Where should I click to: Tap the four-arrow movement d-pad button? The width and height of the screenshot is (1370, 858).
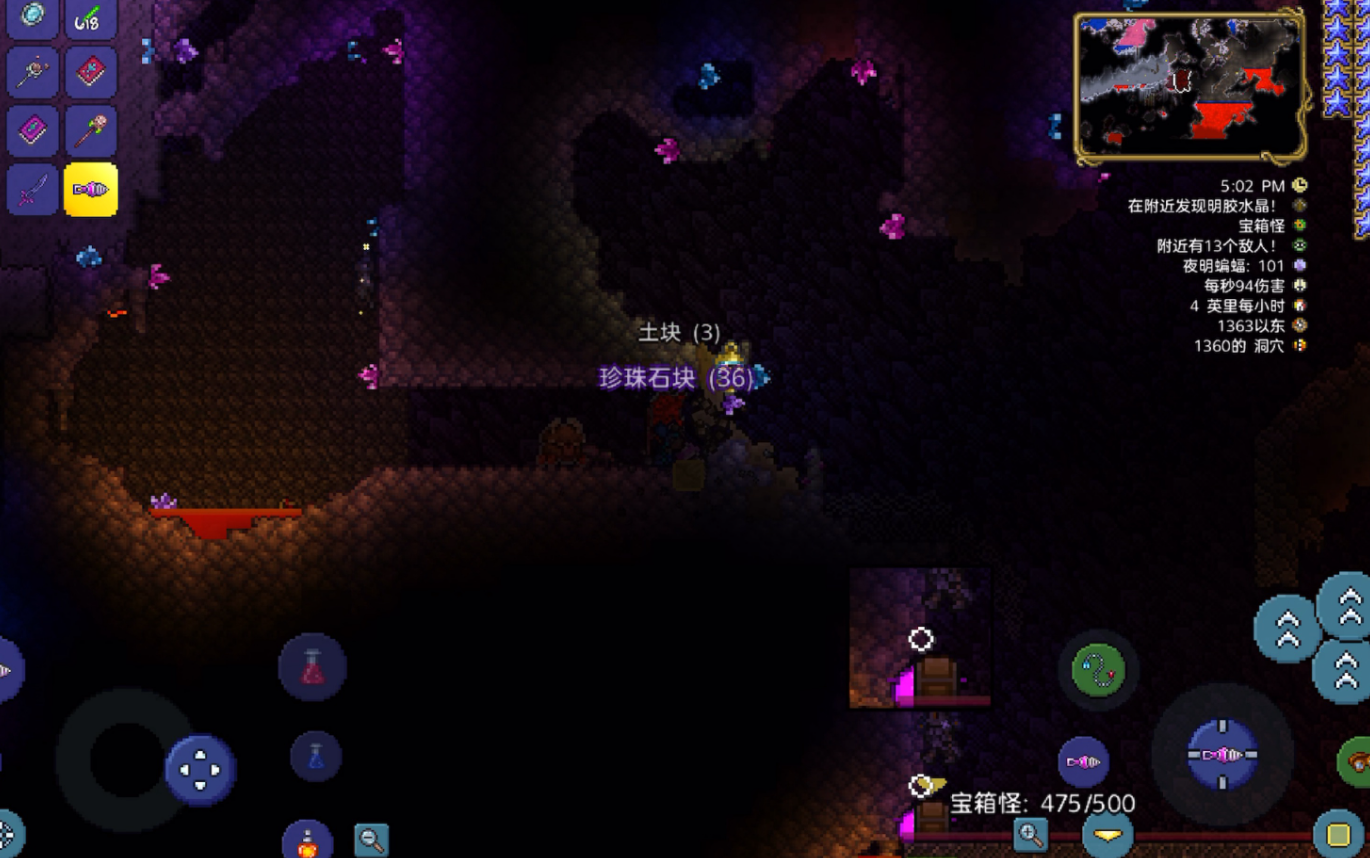click(x=200, y=770)
